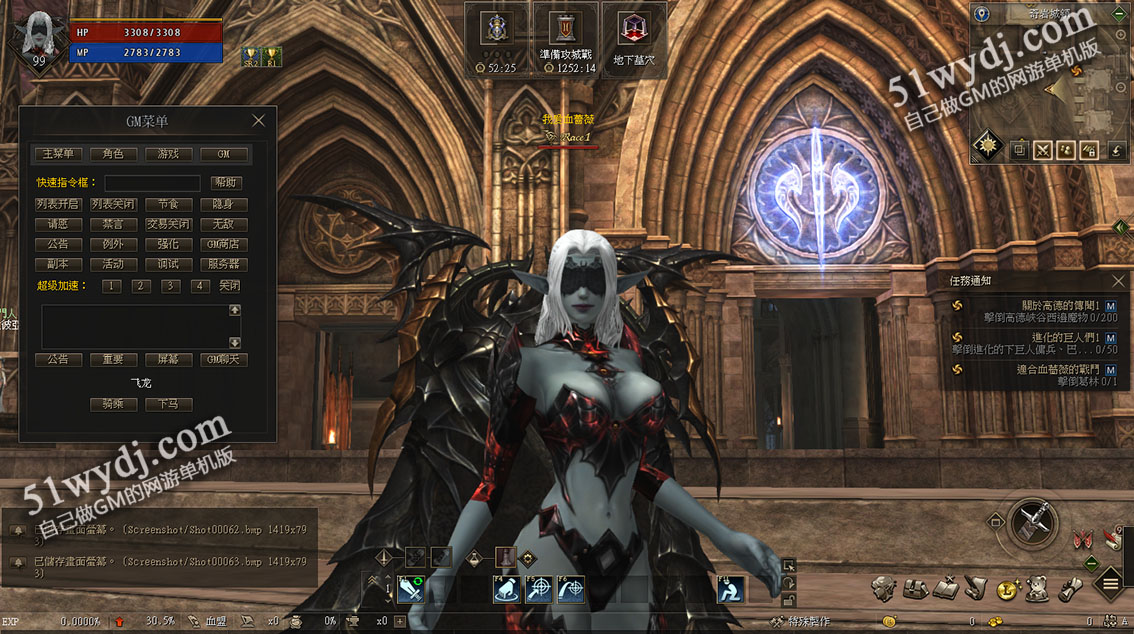Toggle the 无敌 invincibility button

point(223,224)
